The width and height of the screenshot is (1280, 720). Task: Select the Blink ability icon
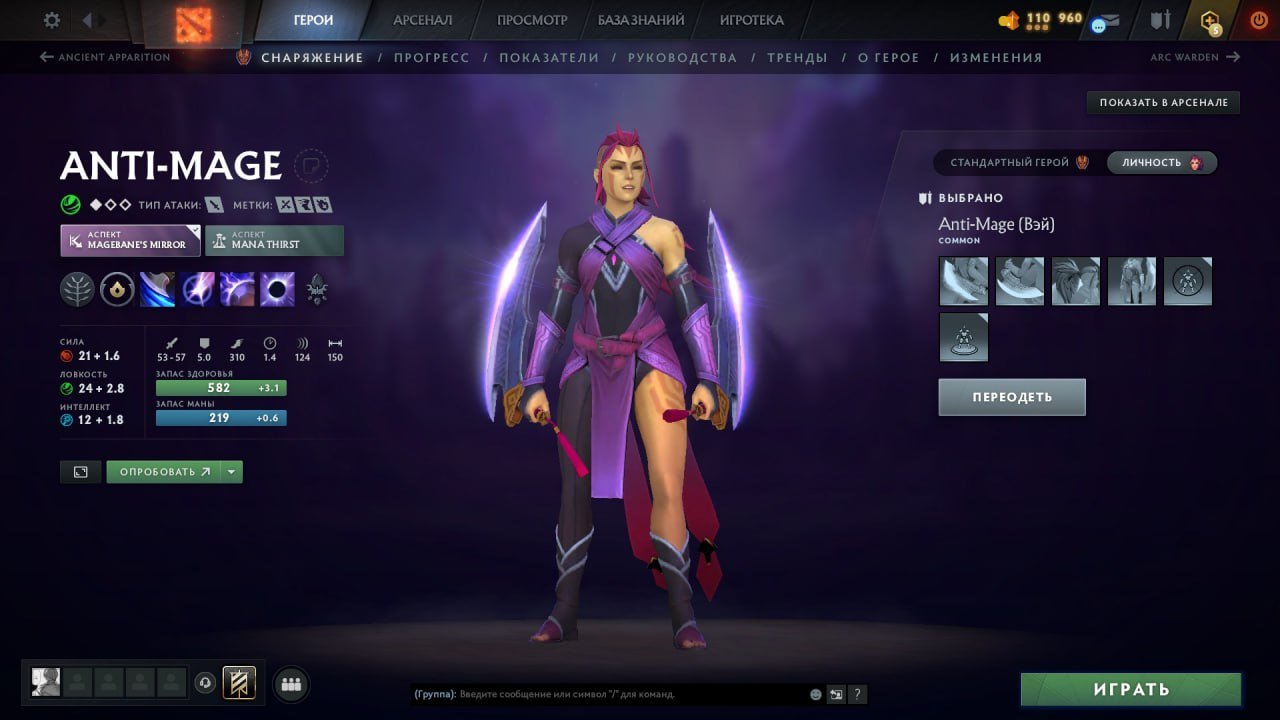[198, 290]
